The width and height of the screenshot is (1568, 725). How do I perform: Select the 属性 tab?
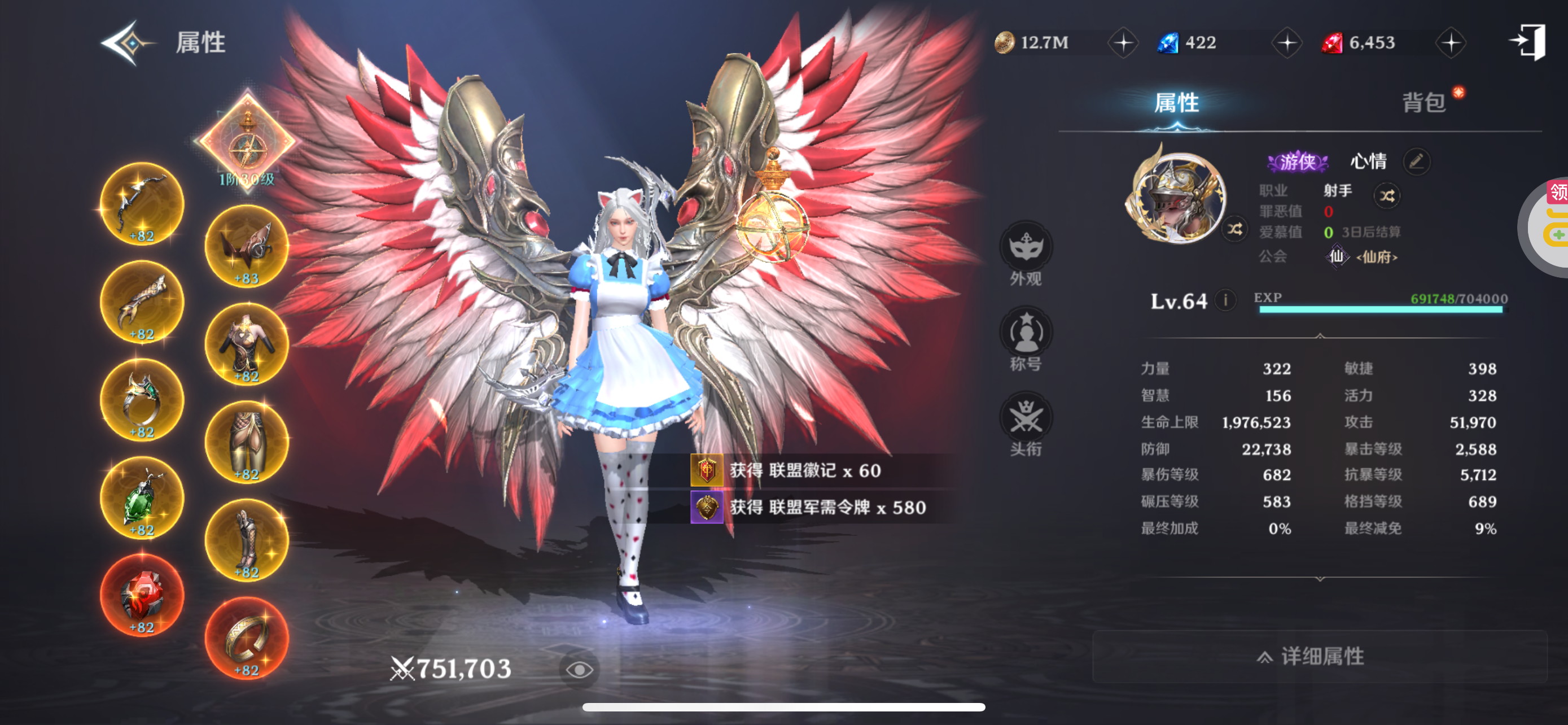pyautogui.click(x=1176, y=102)
